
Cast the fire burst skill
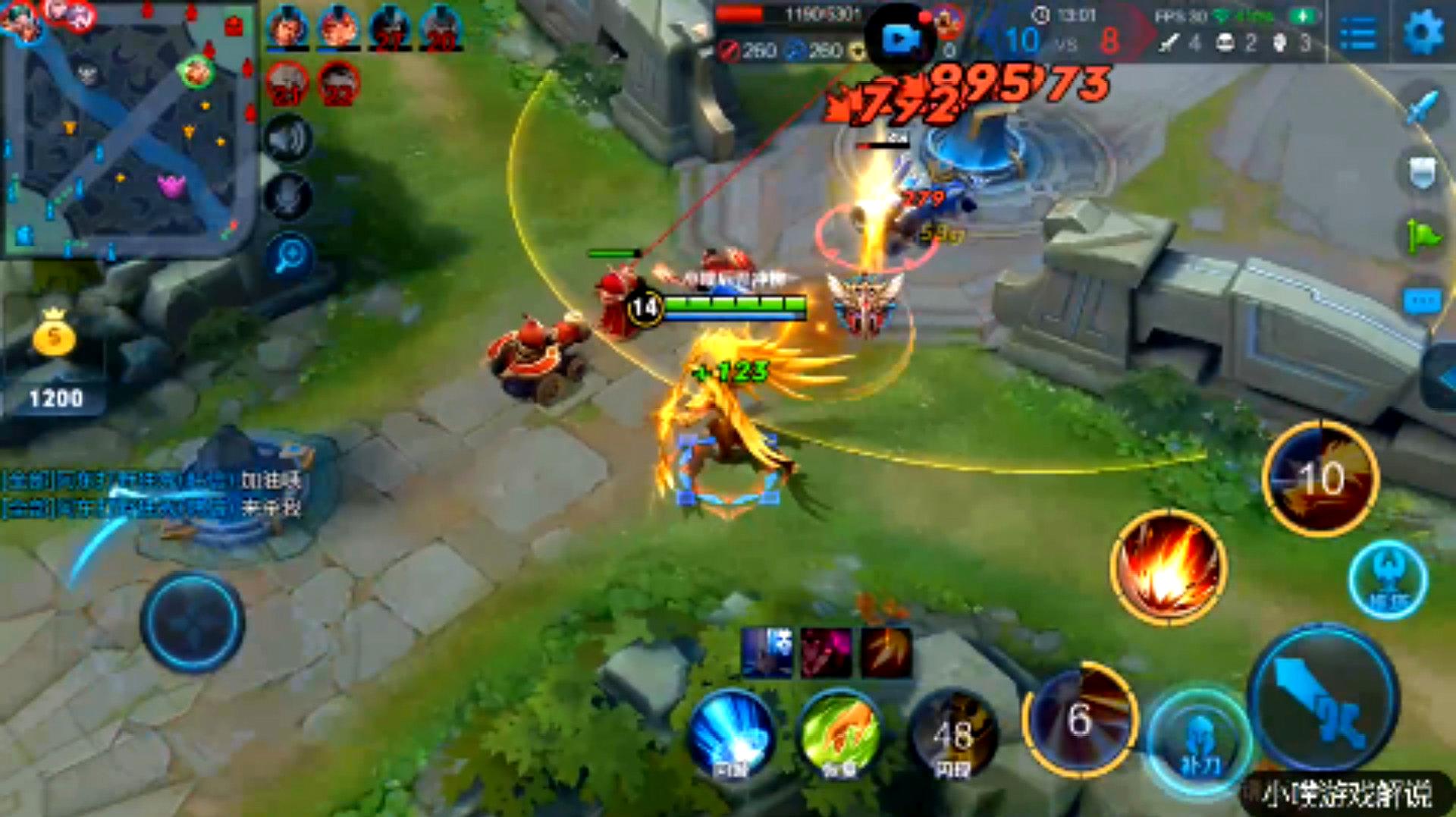pos(1168,567)
